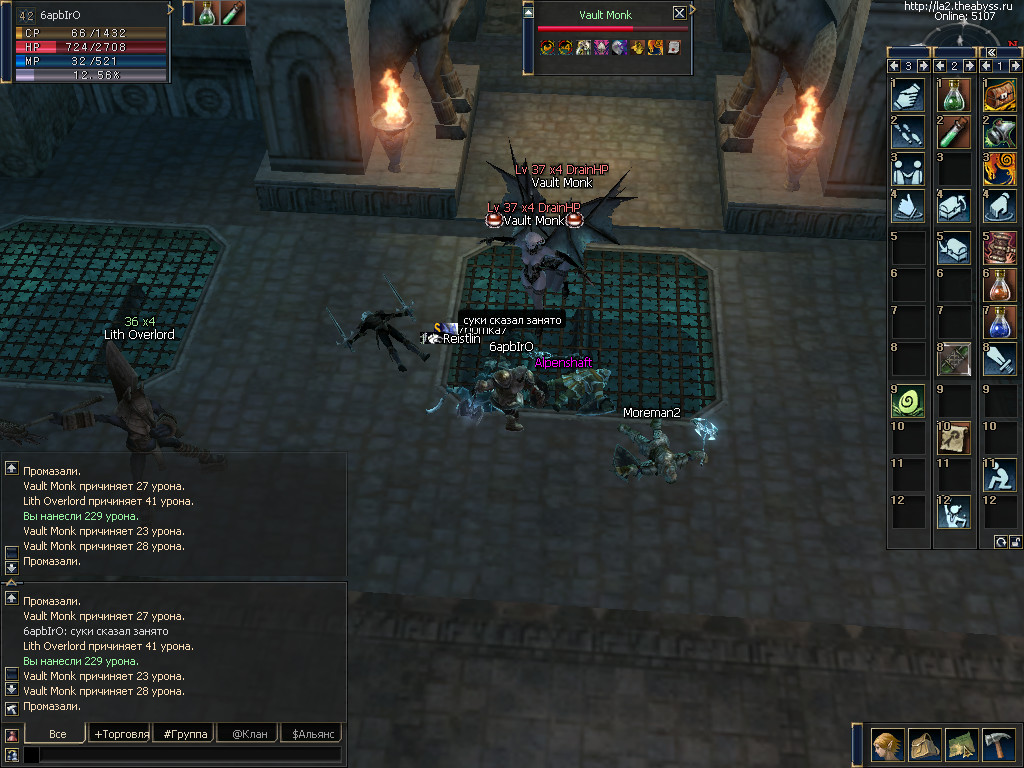Screen dimensions: 1024x768
Task: Switch chat to the +Торговля tab
Action: coord(121,734)
